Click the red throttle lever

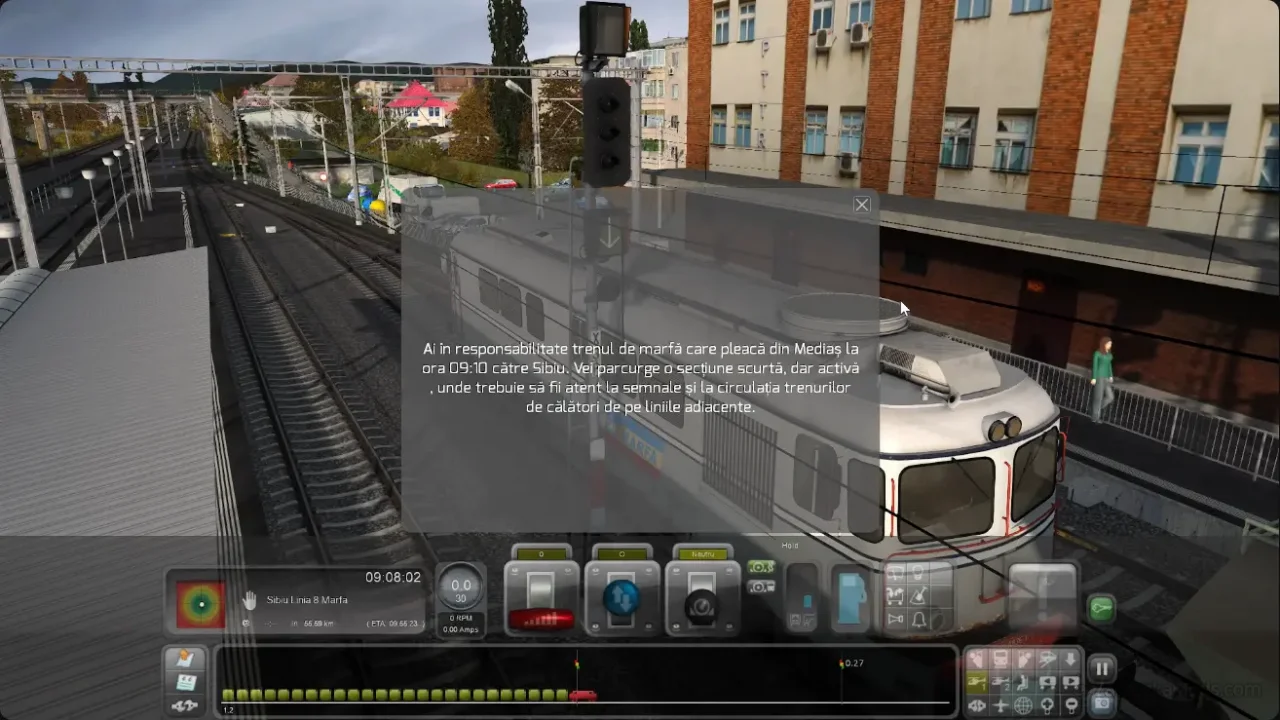[x=541, y=618]
